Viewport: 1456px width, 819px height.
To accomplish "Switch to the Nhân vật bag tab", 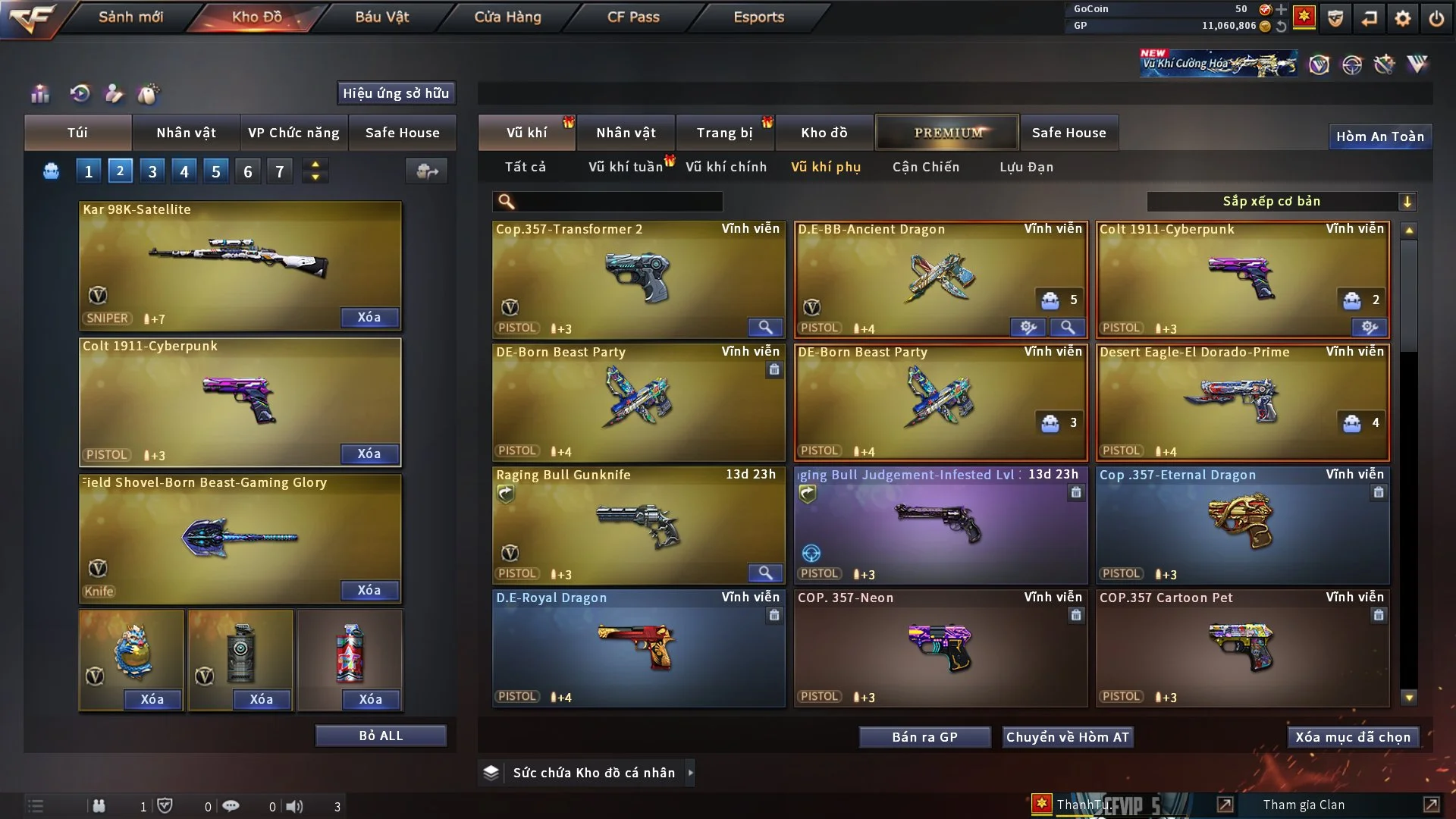I will pyautogui.click(x=186, y=133).
